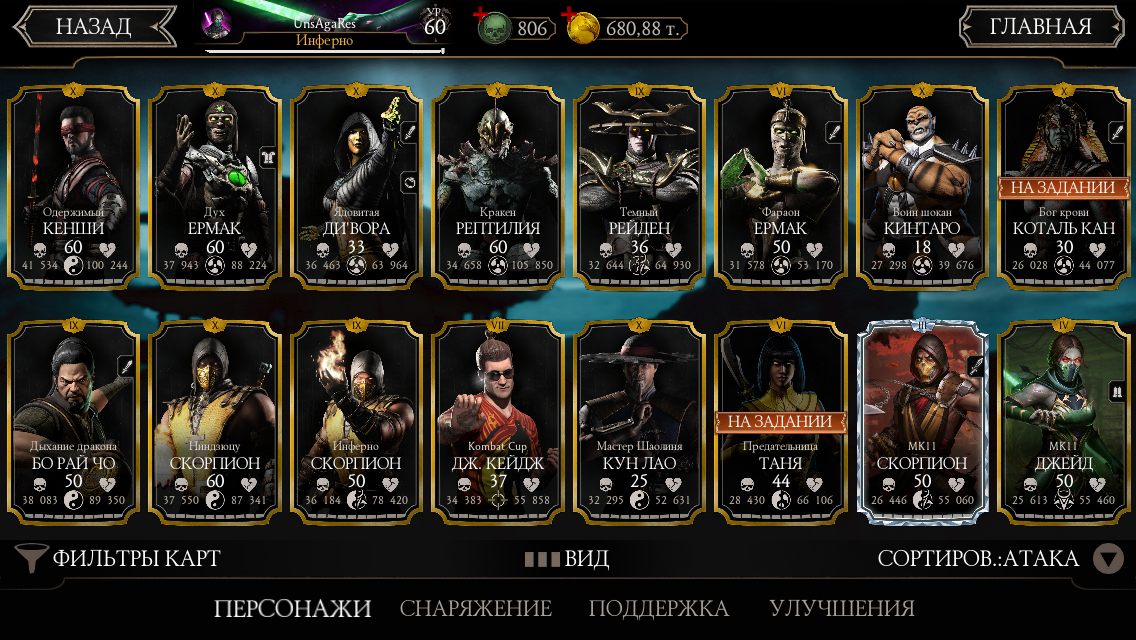The width and height of the screenshot is (1136, 640).
Task: Select the Одержимый КЕНШИ card
Action: [73, 185]
